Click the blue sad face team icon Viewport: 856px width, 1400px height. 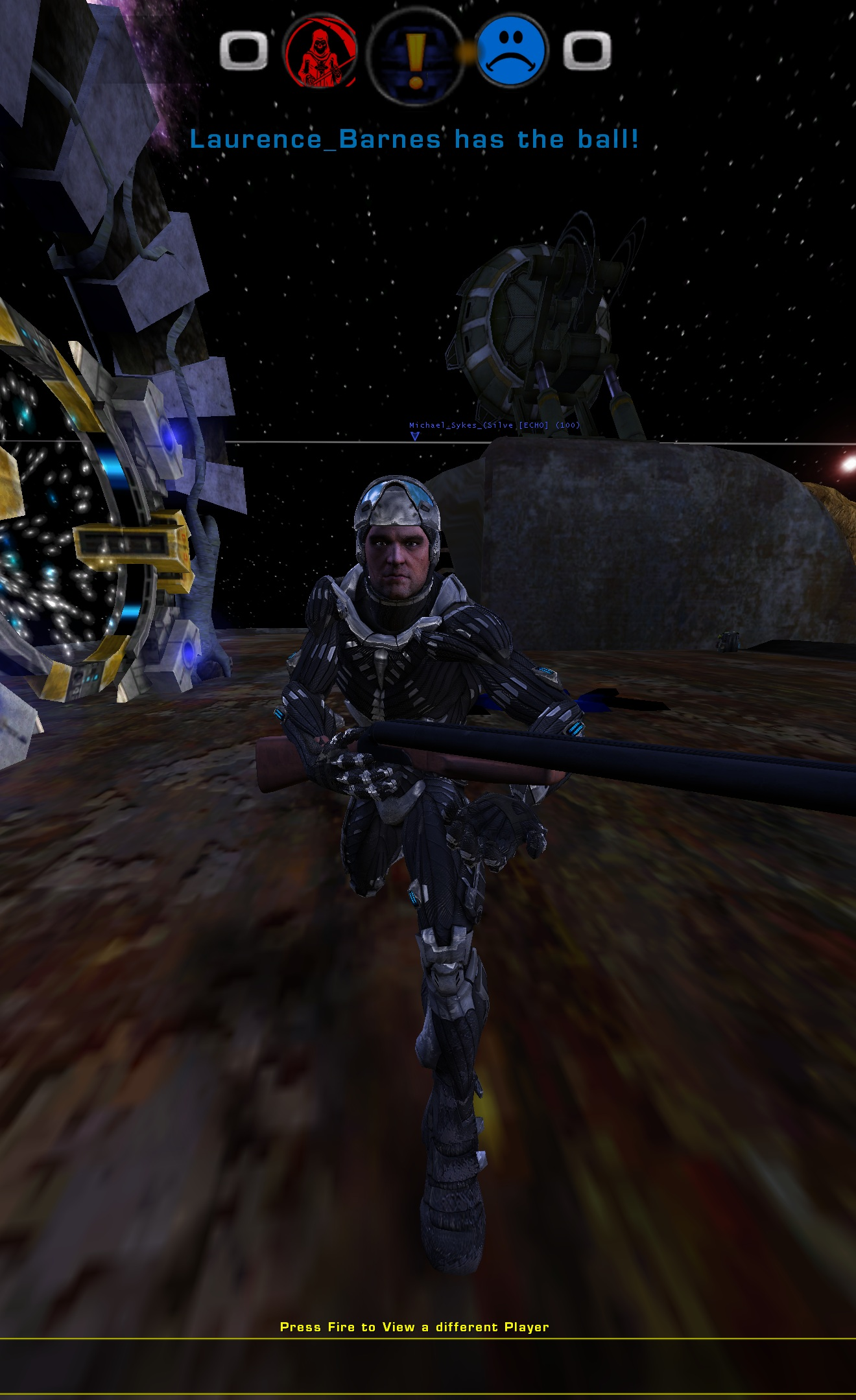click(512, 55)
